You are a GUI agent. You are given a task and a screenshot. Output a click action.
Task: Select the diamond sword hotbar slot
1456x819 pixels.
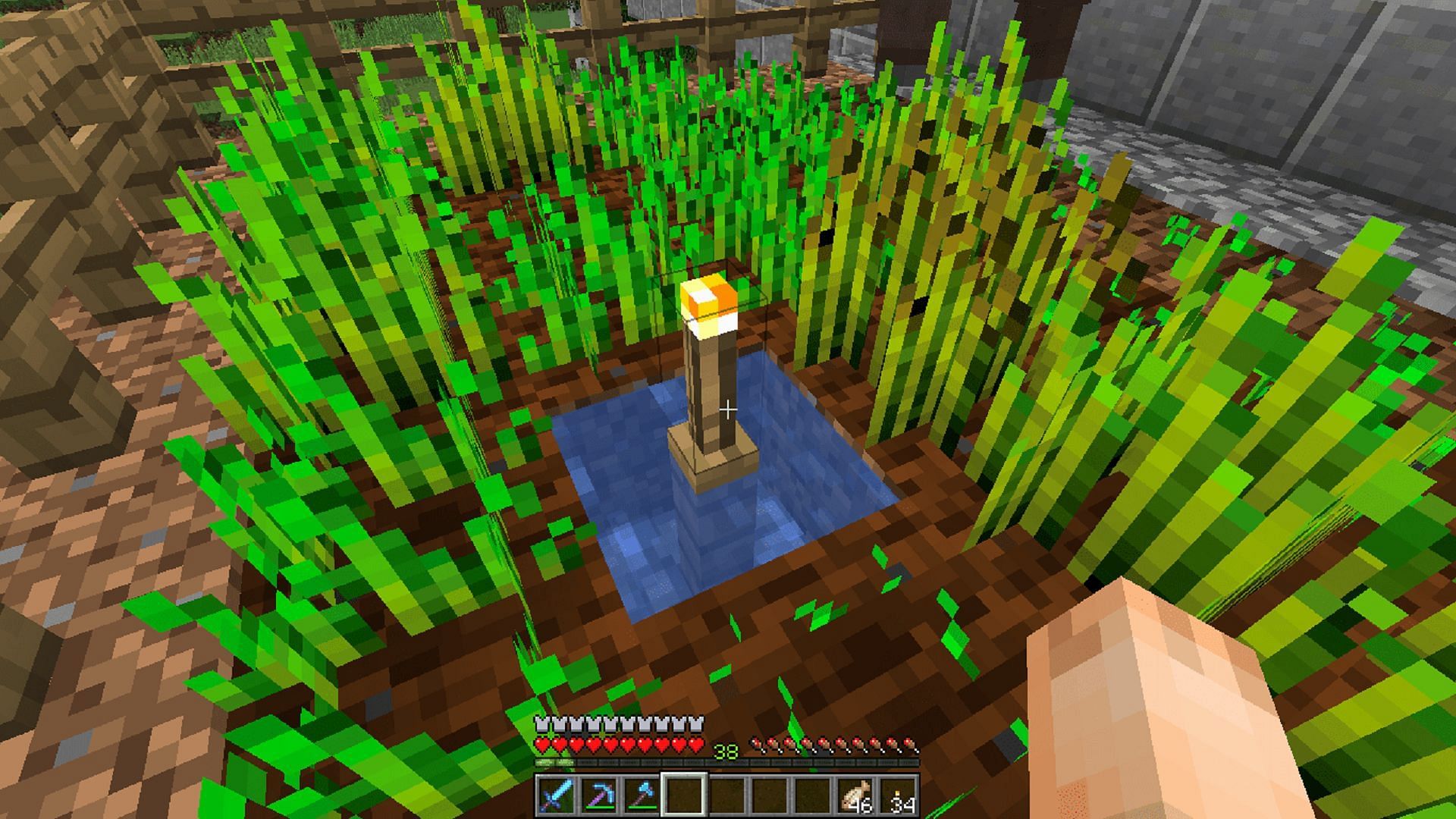tap(556, 795)
